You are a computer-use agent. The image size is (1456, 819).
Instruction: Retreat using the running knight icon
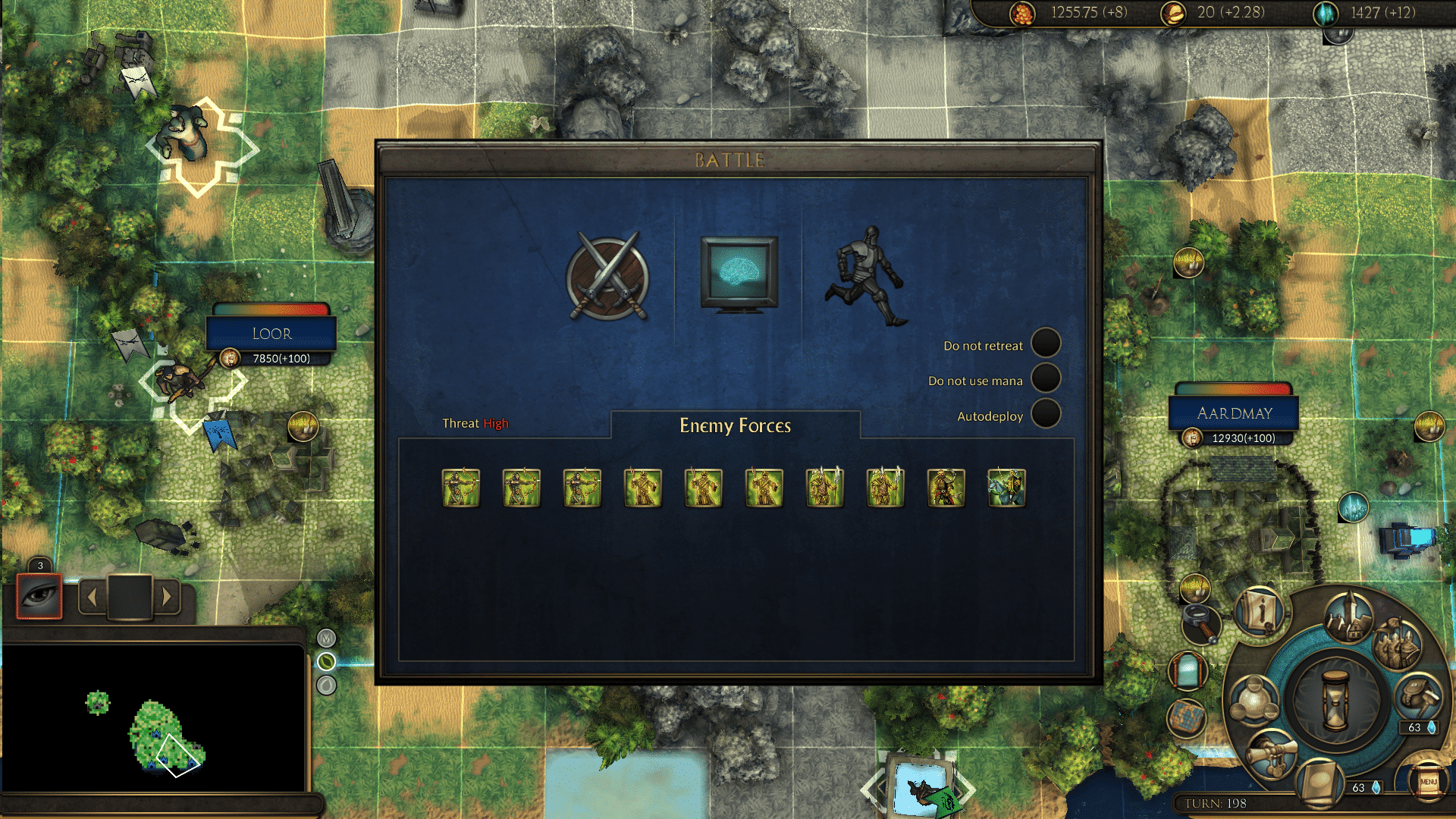pyautogui.click(x=868, y=276)
